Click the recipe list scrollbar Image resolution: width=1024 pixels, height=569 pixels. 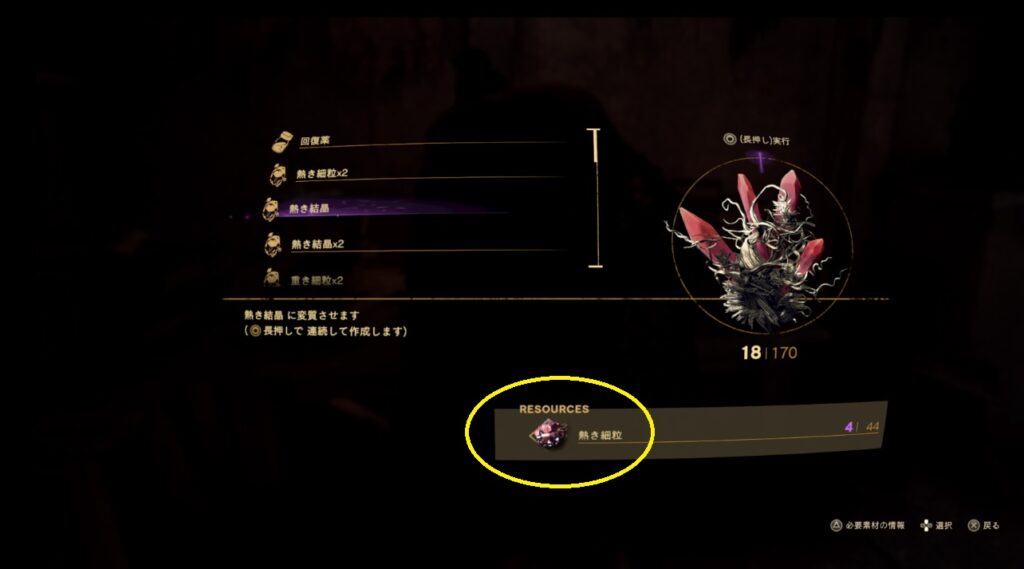click(x=596, y=198)
